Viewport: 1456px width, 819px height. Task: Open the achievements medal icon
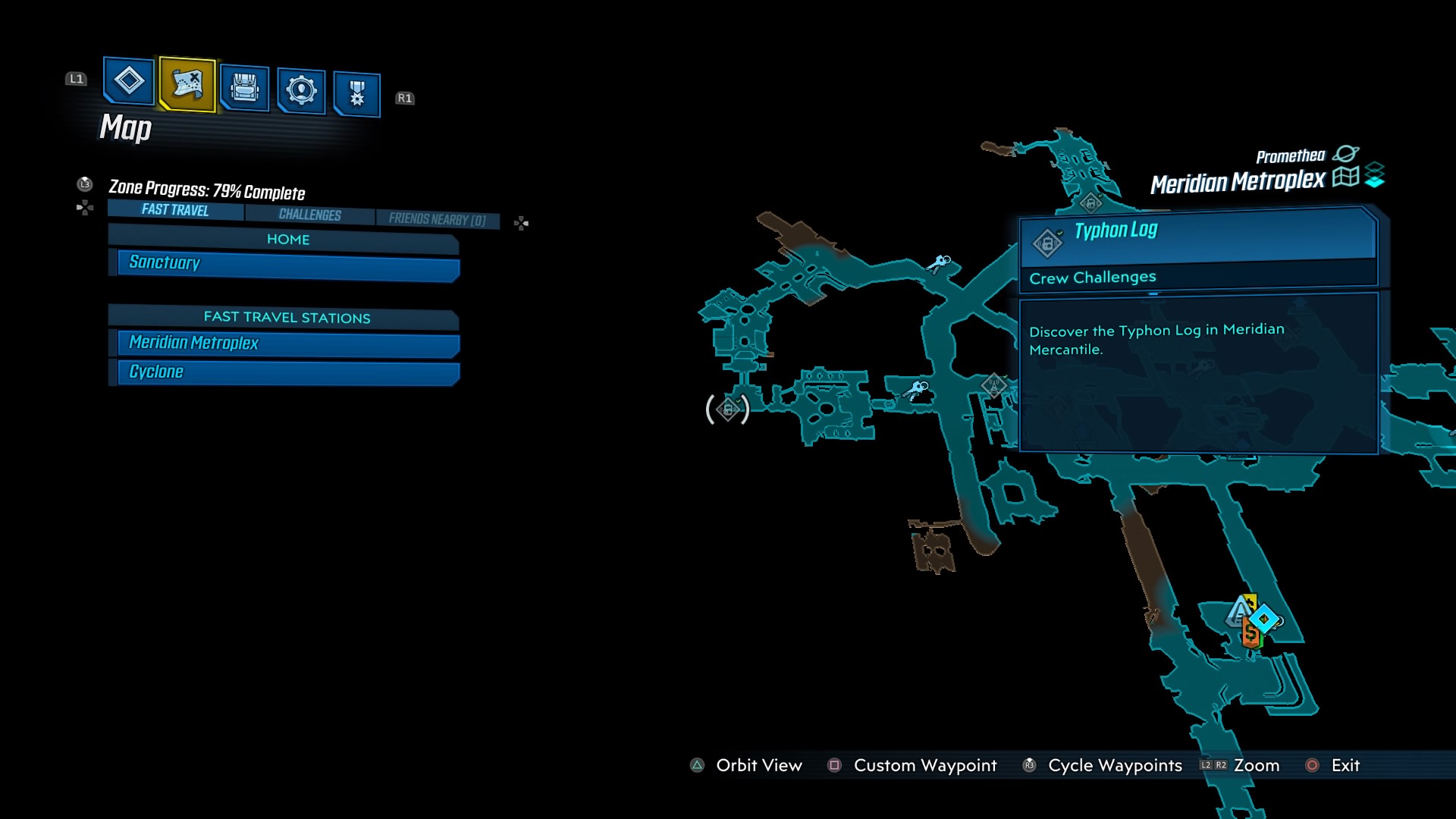tap(356, 92)
